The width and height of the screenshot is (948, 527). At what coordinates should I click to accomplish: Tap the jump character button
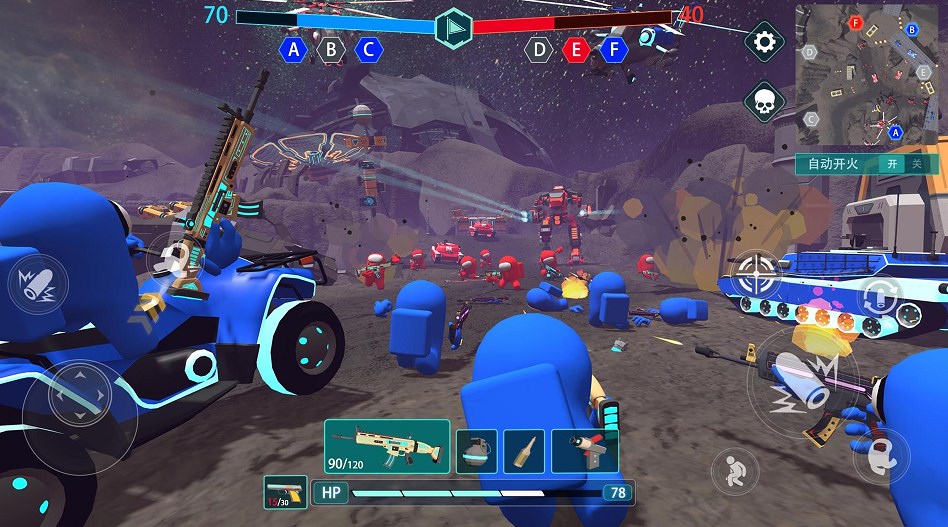click(882, 457)
